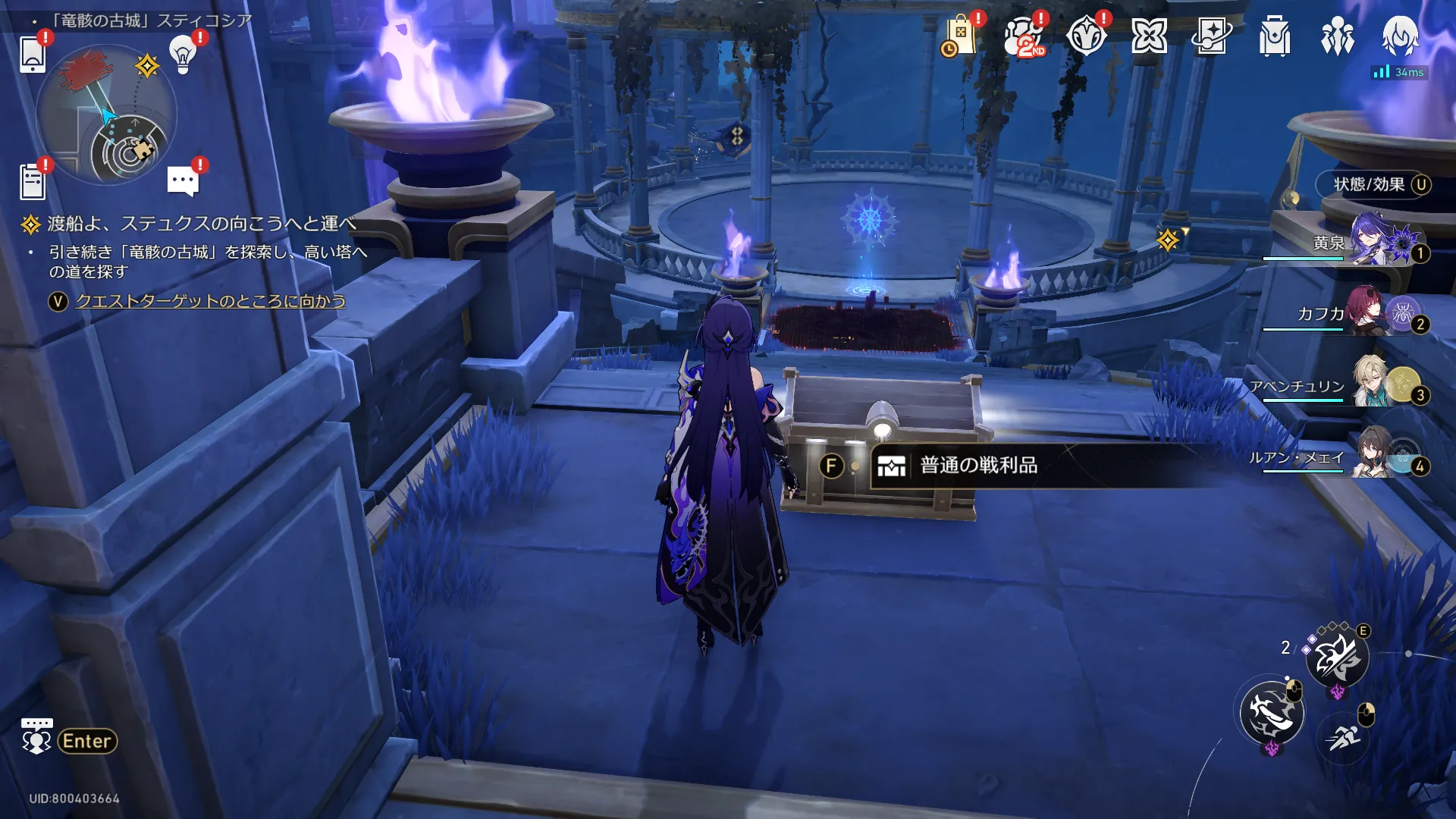Image resolution: width=1456 pixels, height=819 pixels.
Task: Follow the クエストターゲットのところに向かう link
Action: click(210, 301)
